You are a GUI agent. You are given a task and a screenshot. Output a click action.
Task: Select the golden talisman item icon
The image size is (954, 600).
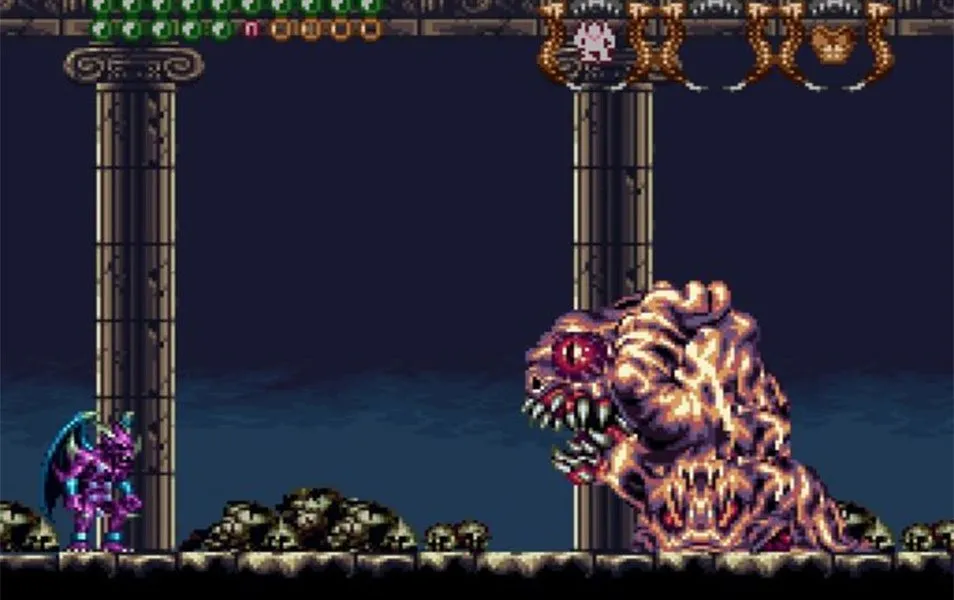click(x=829, y=44)
